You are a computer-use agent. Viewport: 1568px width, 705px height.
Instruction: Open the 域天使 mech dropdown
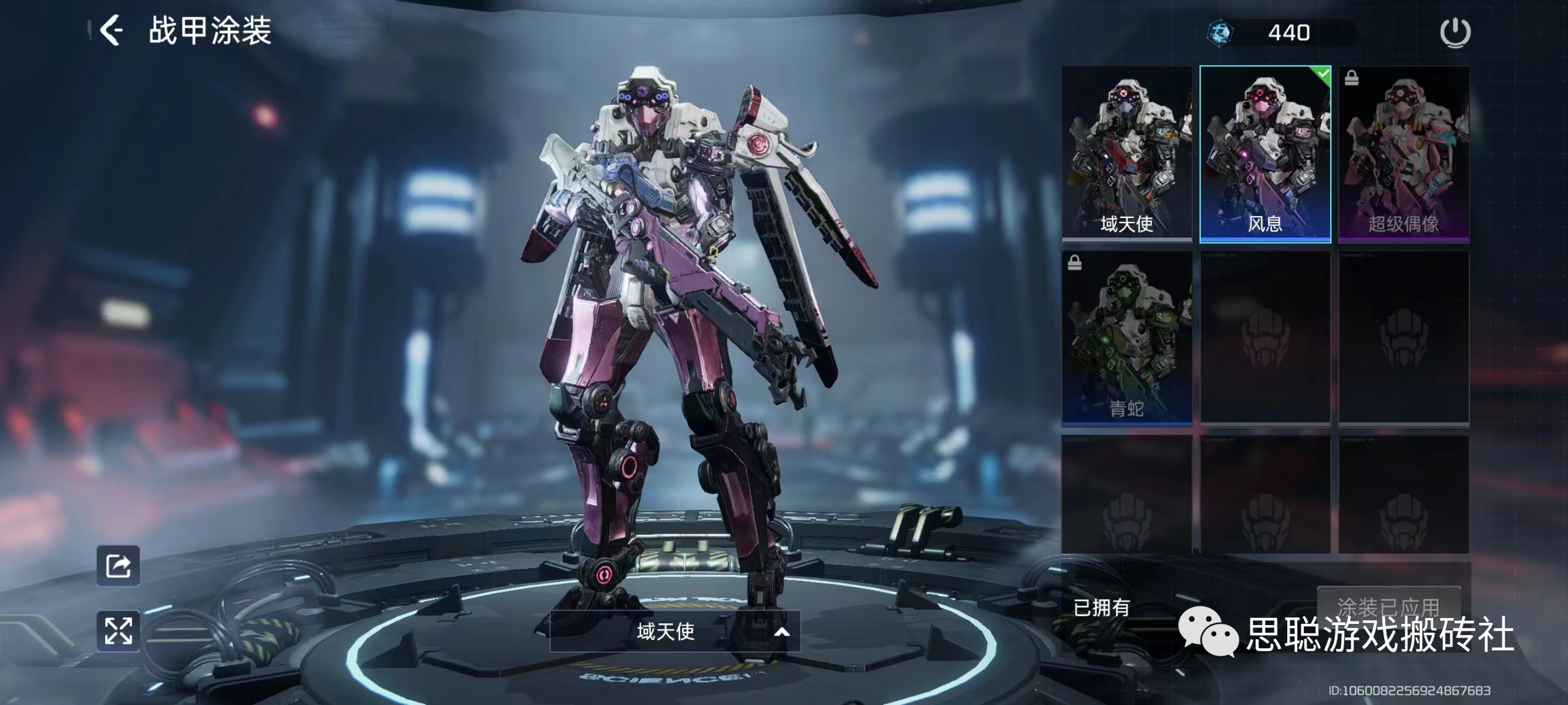click(x=674, y=632)
